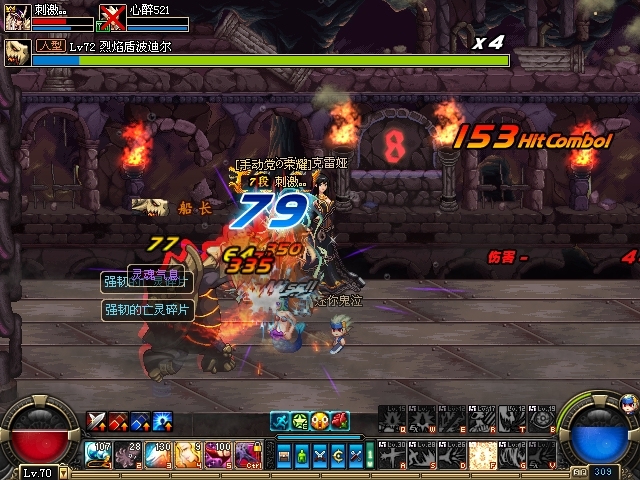Activate the highlighted skill on key F
640x480 pixels.
(x=483, y=455)
